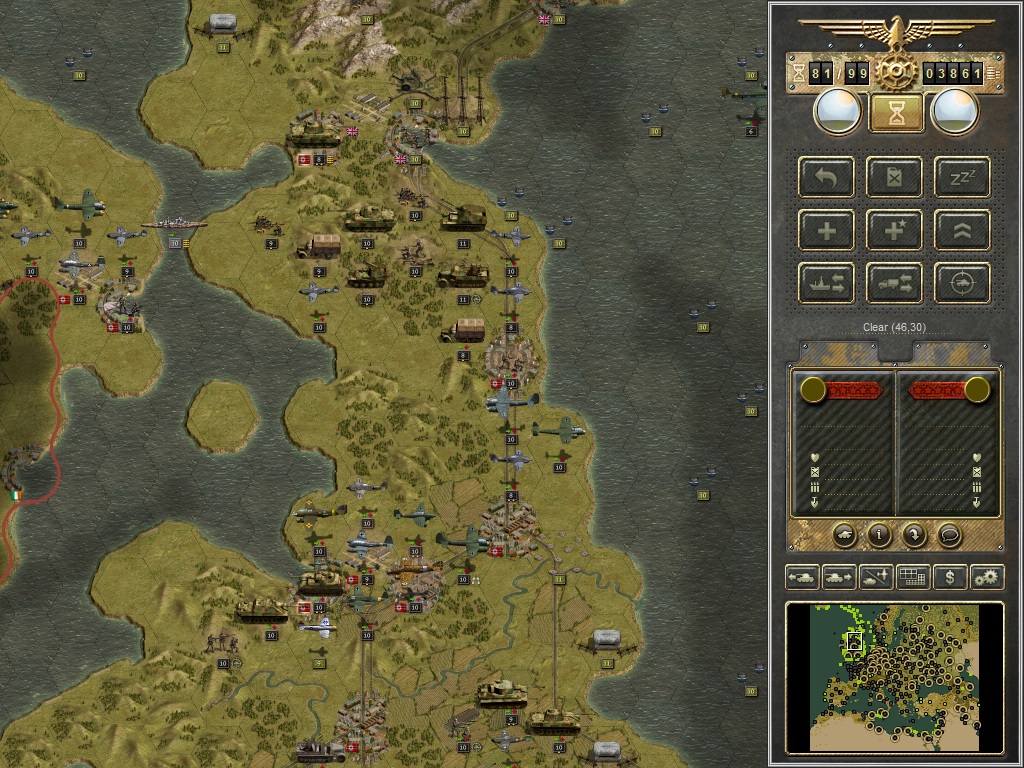End the turn with the hourglass button
This screenshot has width=1024, height=768.
[896, 113]
